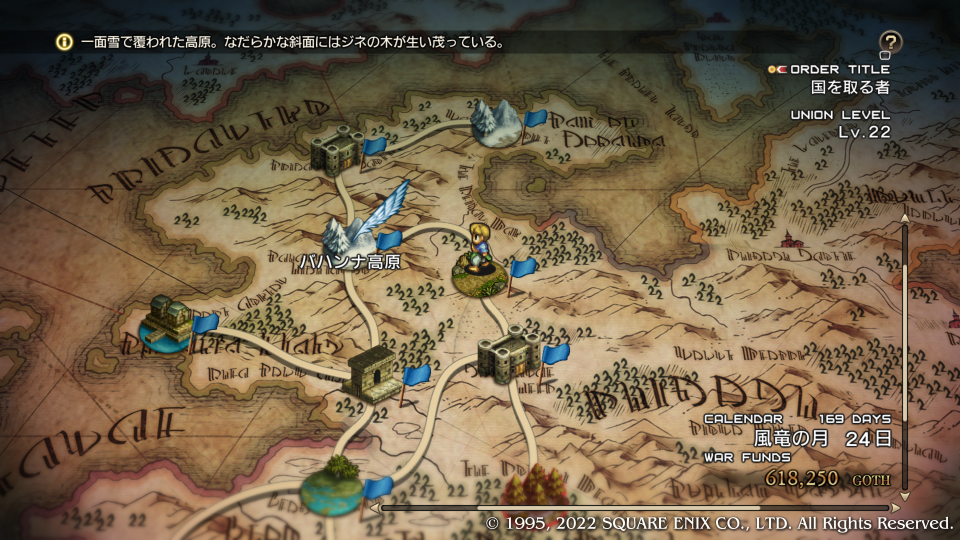Open the question mark help icon
960x540 pixels.
tap(890, 42)
